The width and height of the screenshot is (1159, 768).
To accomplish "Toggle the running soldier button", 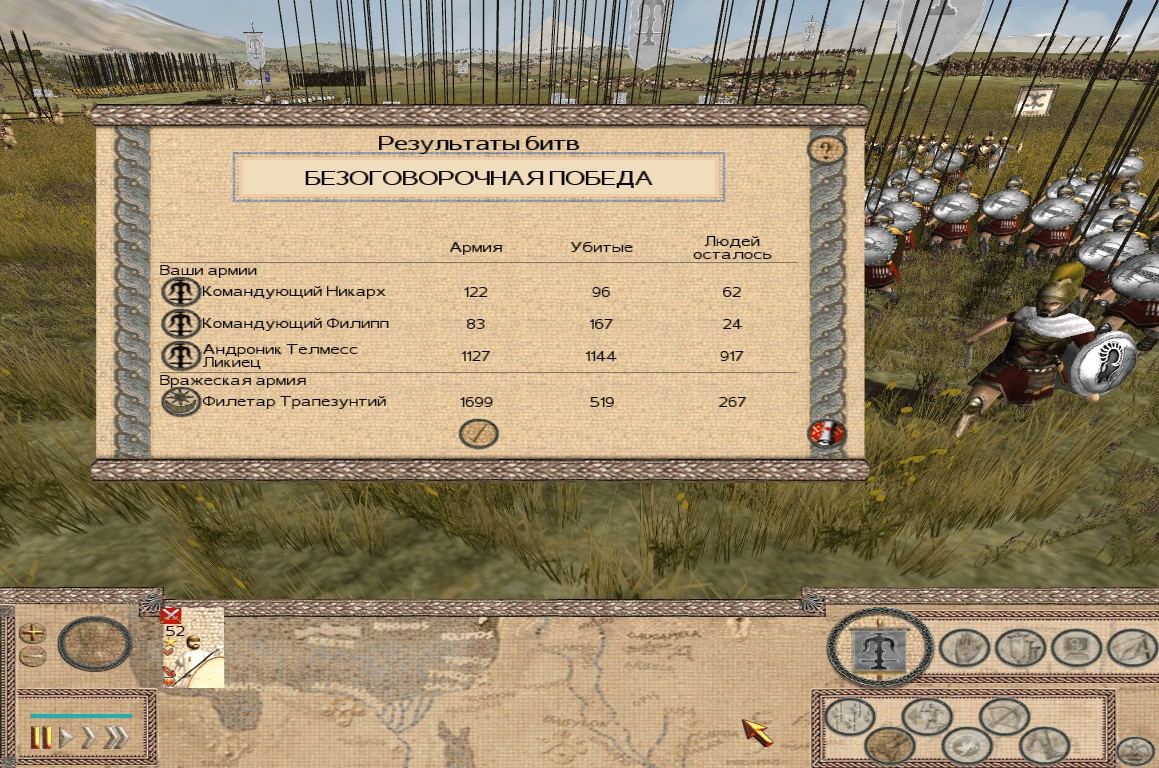I will coord(926,717).
